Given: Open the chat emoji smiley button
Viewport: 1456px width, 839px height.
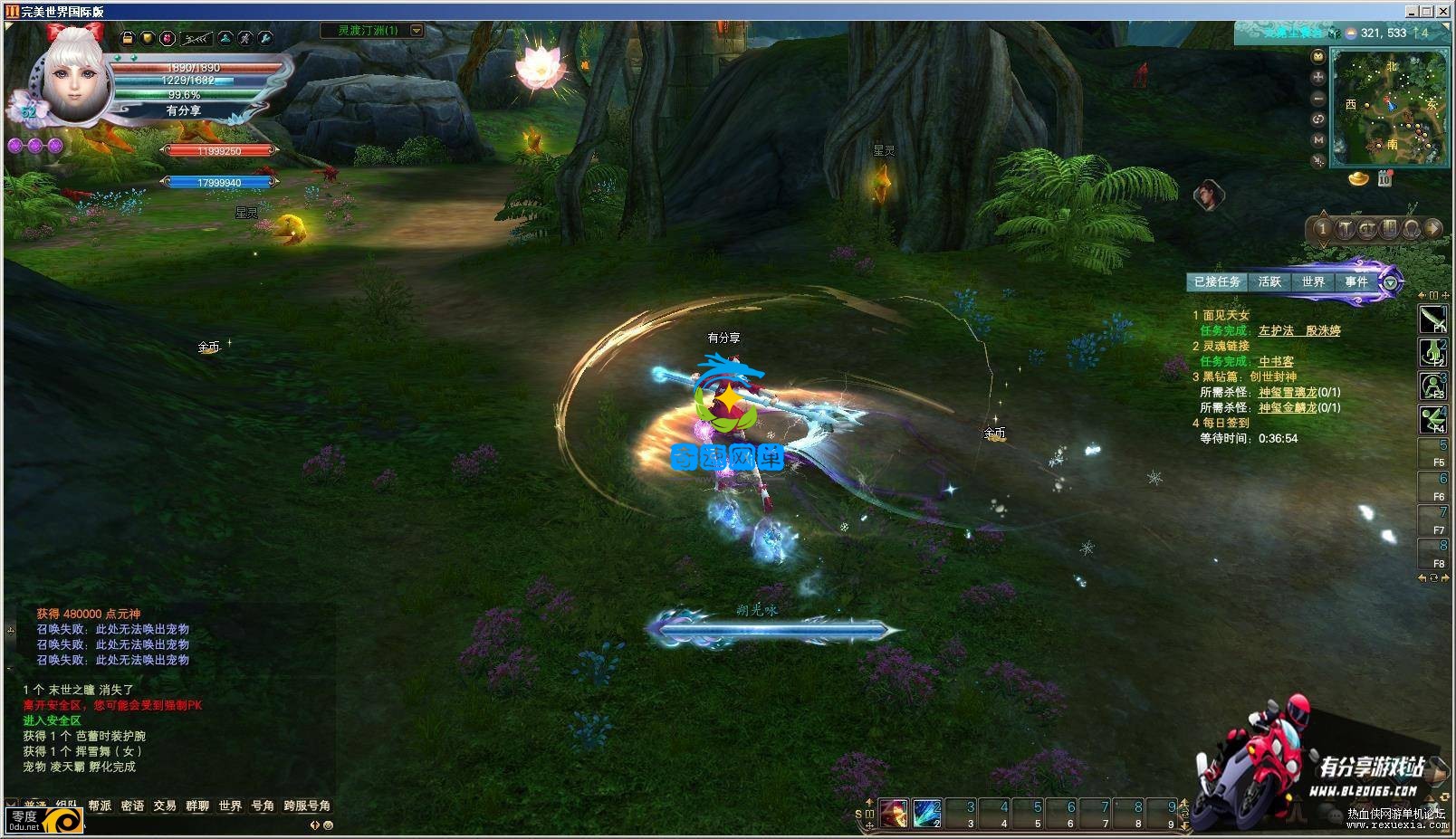Looking at the screenshot, I should coord(328,825).
